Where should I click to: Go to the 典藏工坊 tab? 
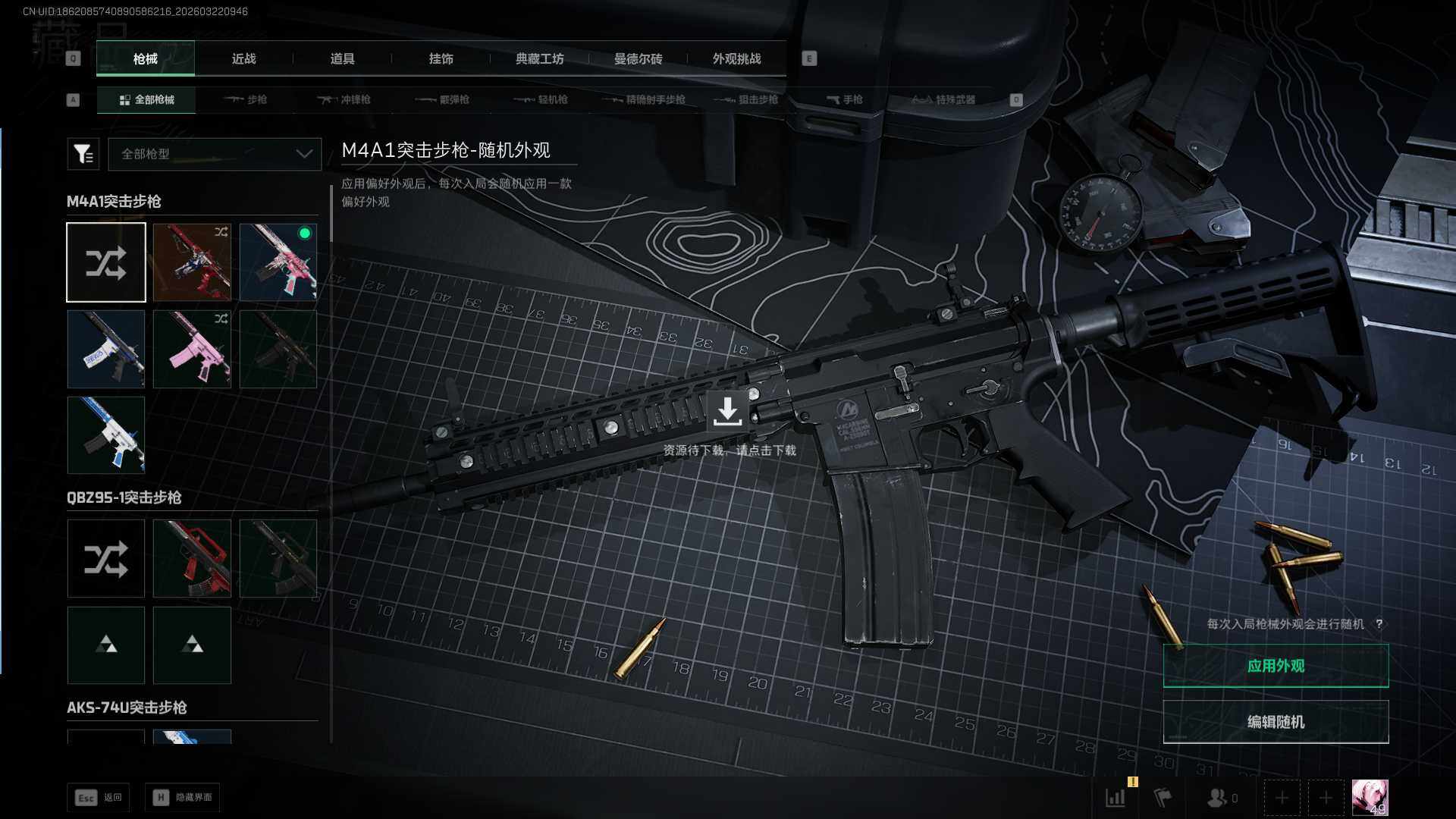click(539, 59)
